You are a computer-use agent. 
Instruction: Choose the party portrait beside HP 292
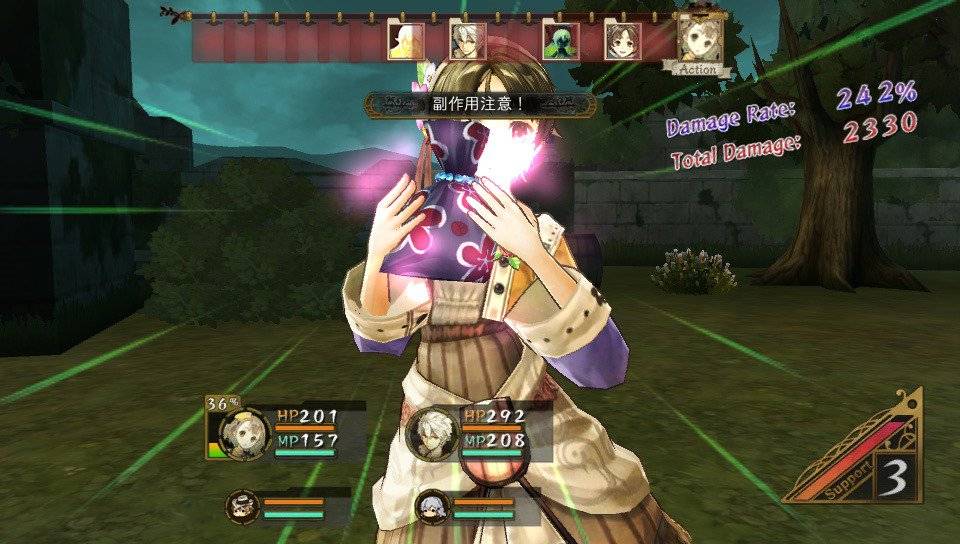click(434, 434)
